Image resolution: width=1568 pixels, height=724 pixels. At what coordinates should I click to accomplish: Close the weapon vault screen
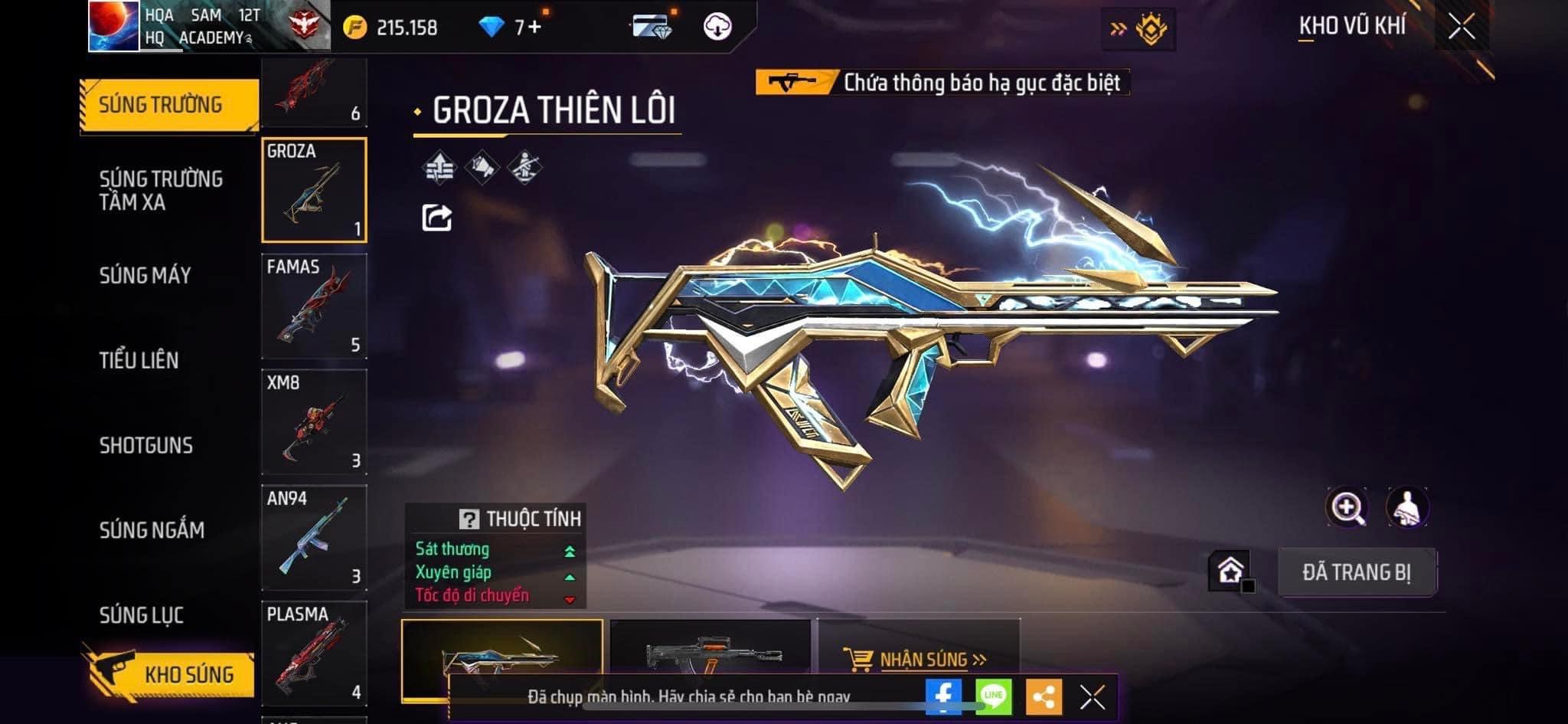tap(1461, 28)
